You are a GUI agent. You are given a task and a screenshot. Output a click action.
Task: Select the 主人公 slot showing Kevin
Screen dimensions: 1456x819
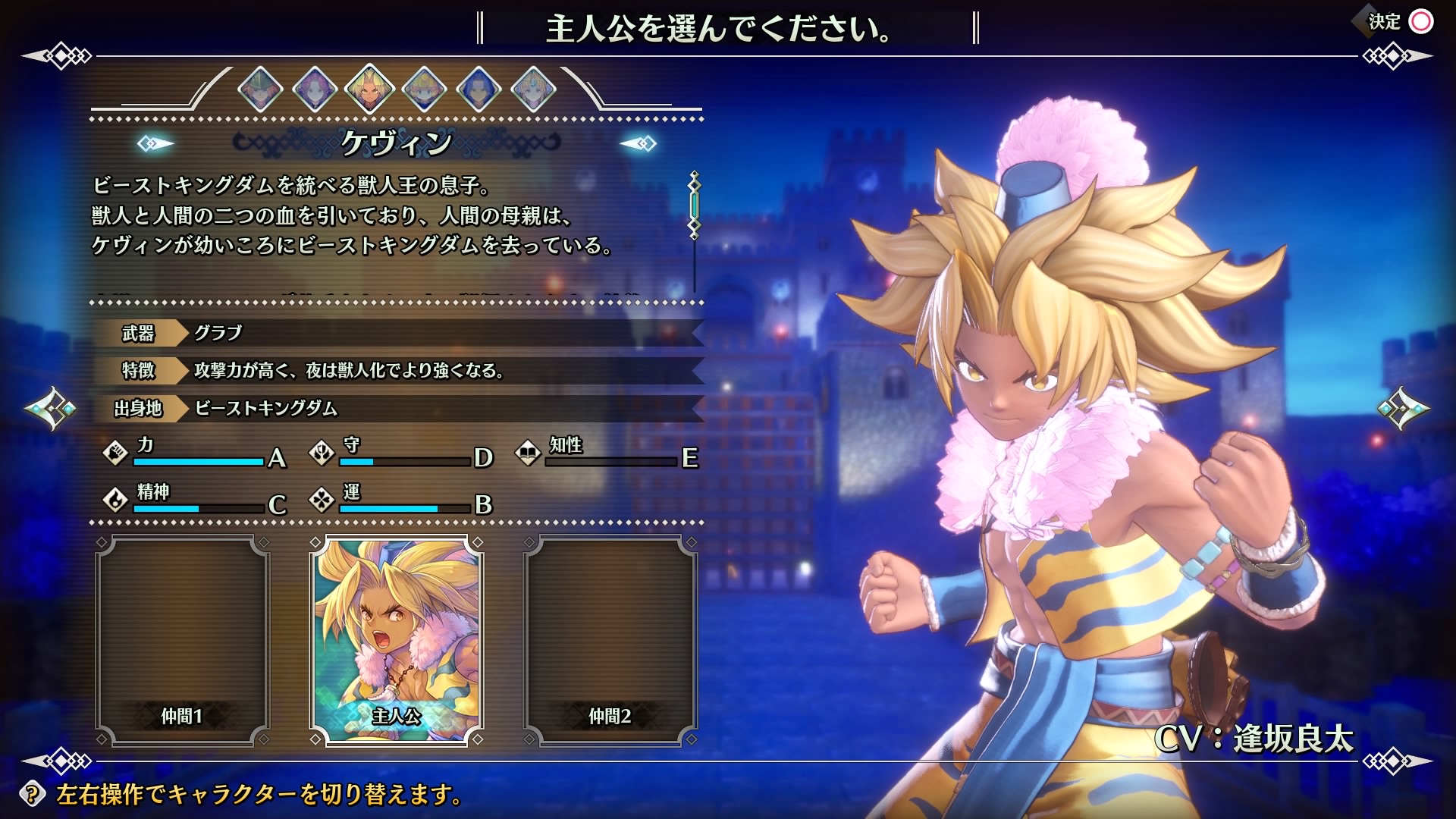[x=397, y=641]
